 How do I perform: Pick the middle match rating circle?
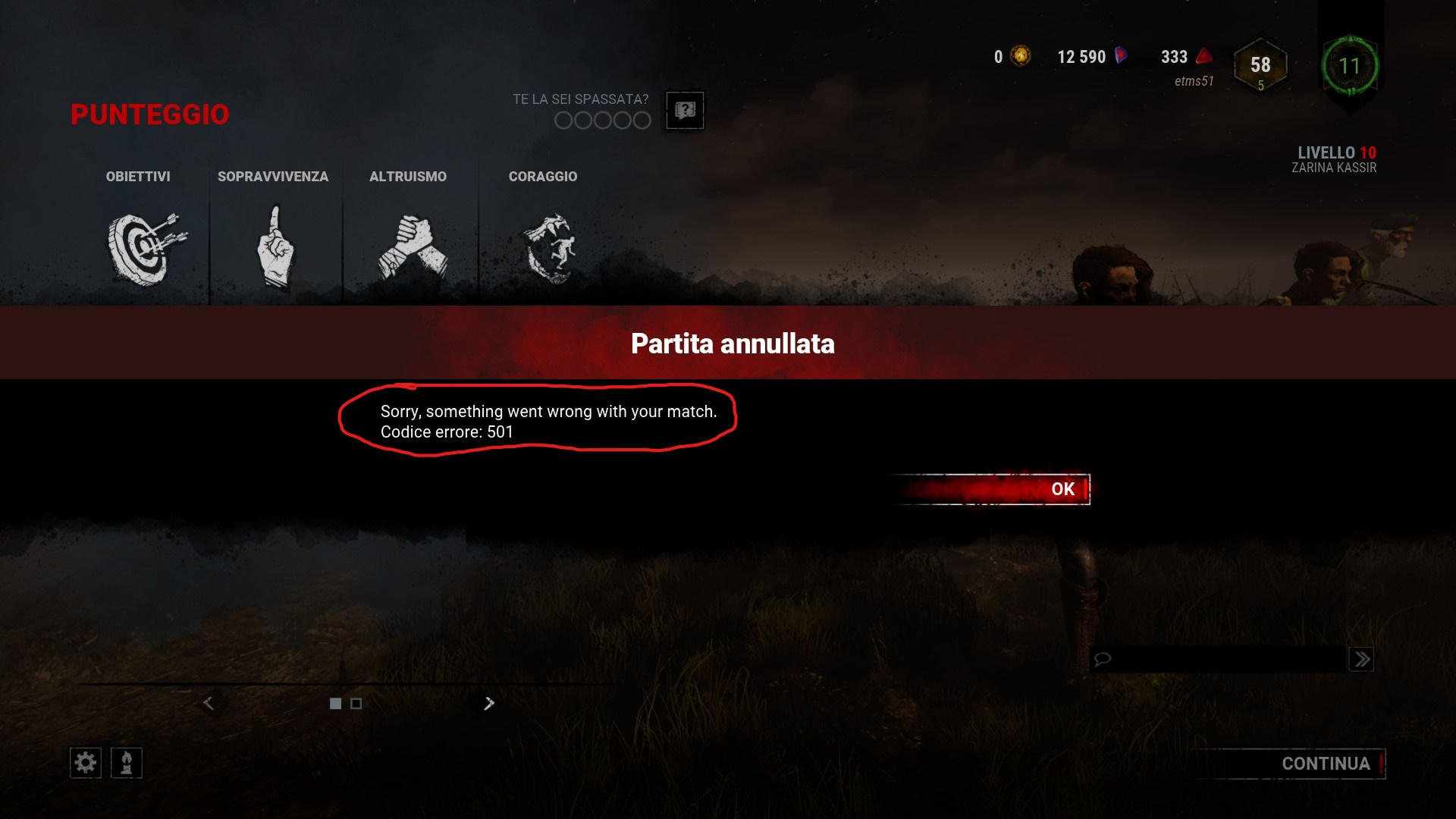602,120
